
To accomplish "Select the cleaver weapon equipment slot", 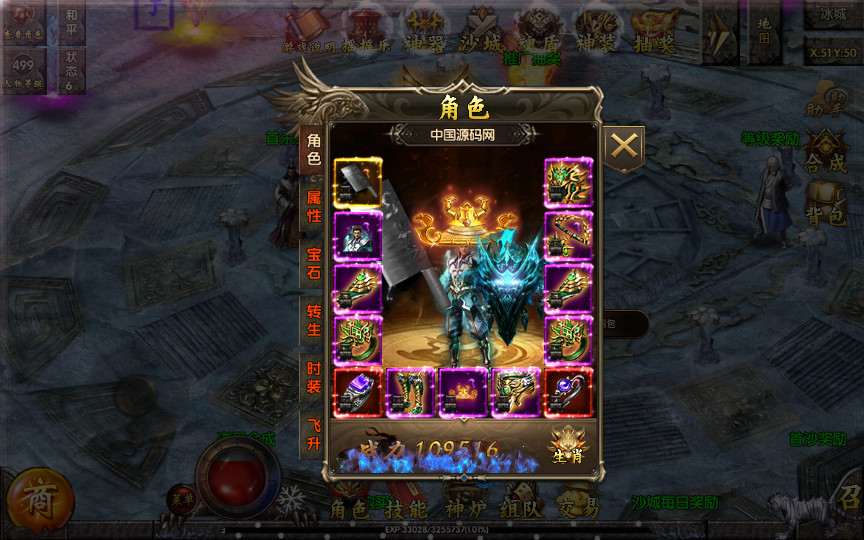I will pos(357,183).
